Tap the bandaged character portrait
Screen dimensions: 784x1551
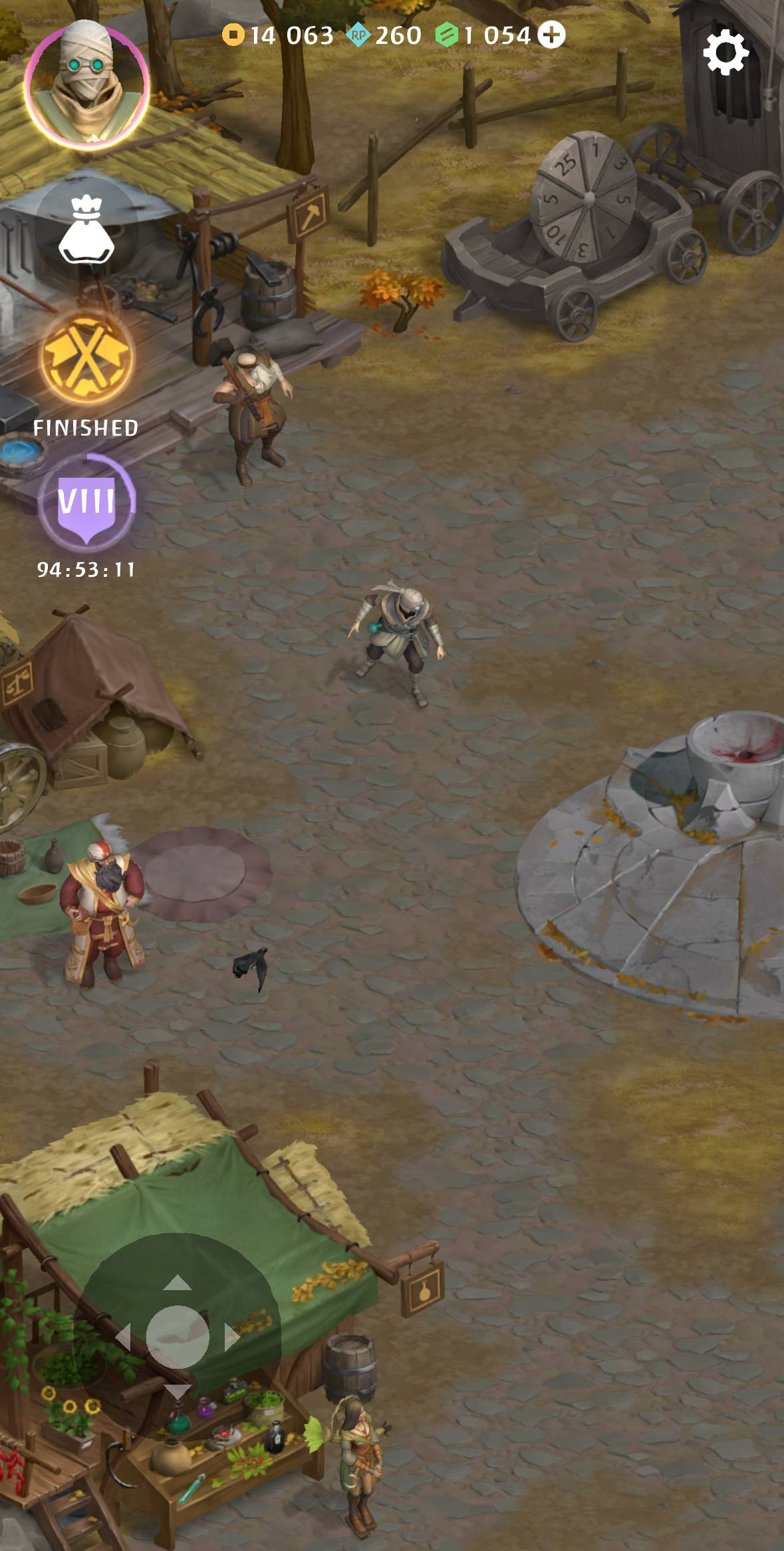click(86, 83)
